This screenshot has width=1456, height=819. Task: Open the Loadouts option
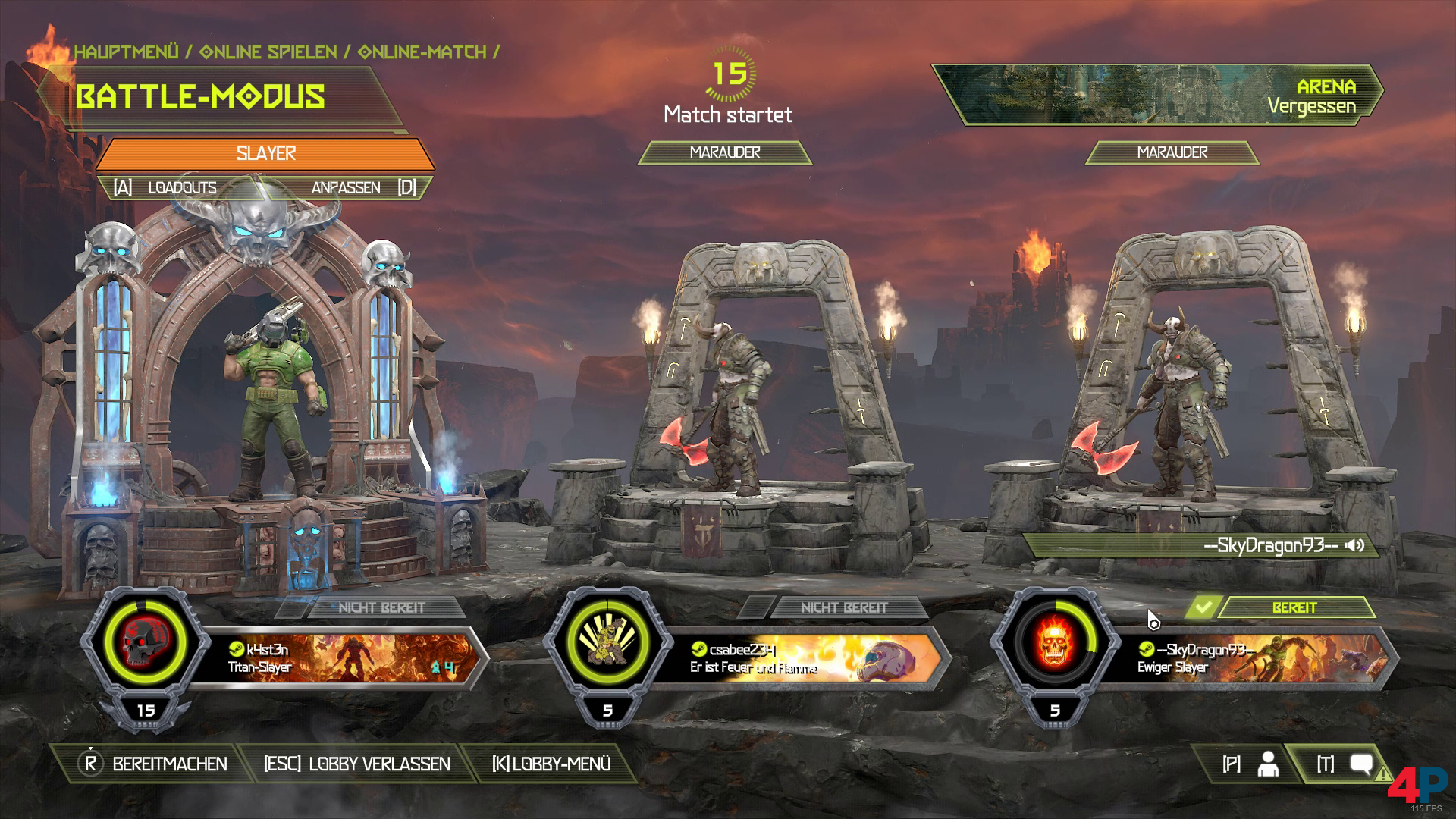point(182,187)
